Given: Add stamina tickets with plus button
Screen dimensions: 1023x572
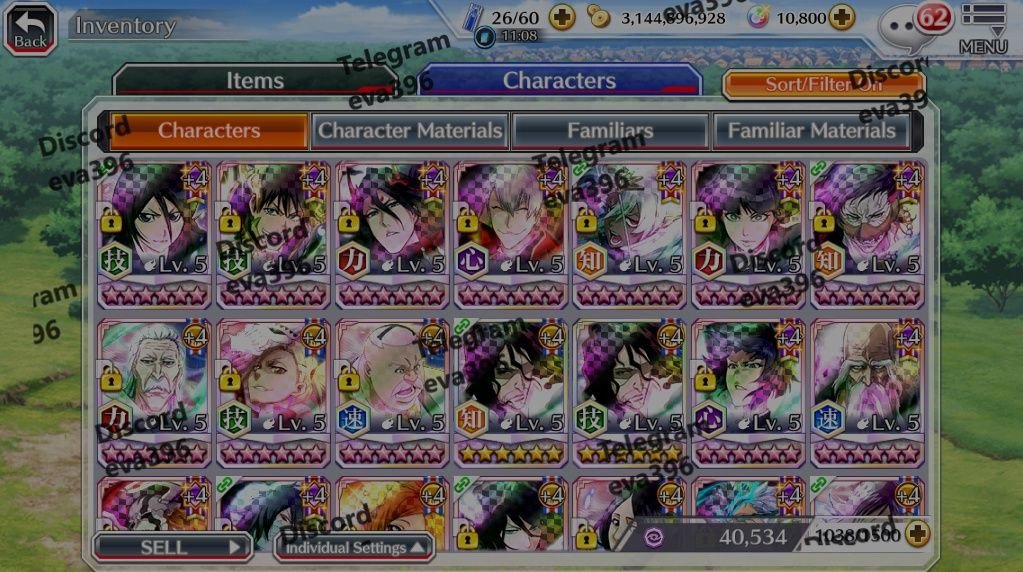Looking at the screenshot, I should pos(562,17).
